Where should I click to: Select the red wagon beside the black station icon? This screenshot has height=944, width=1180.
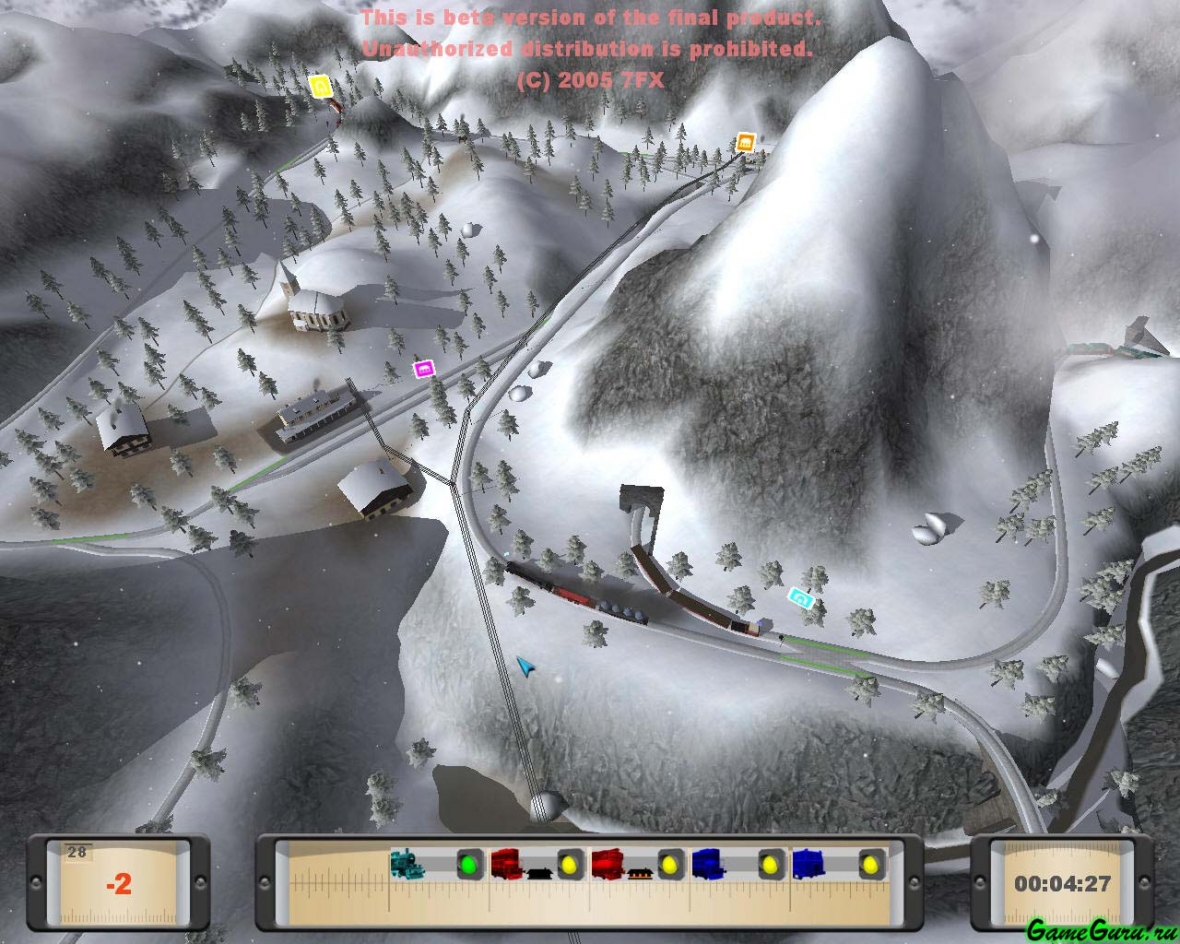point(507,863)
